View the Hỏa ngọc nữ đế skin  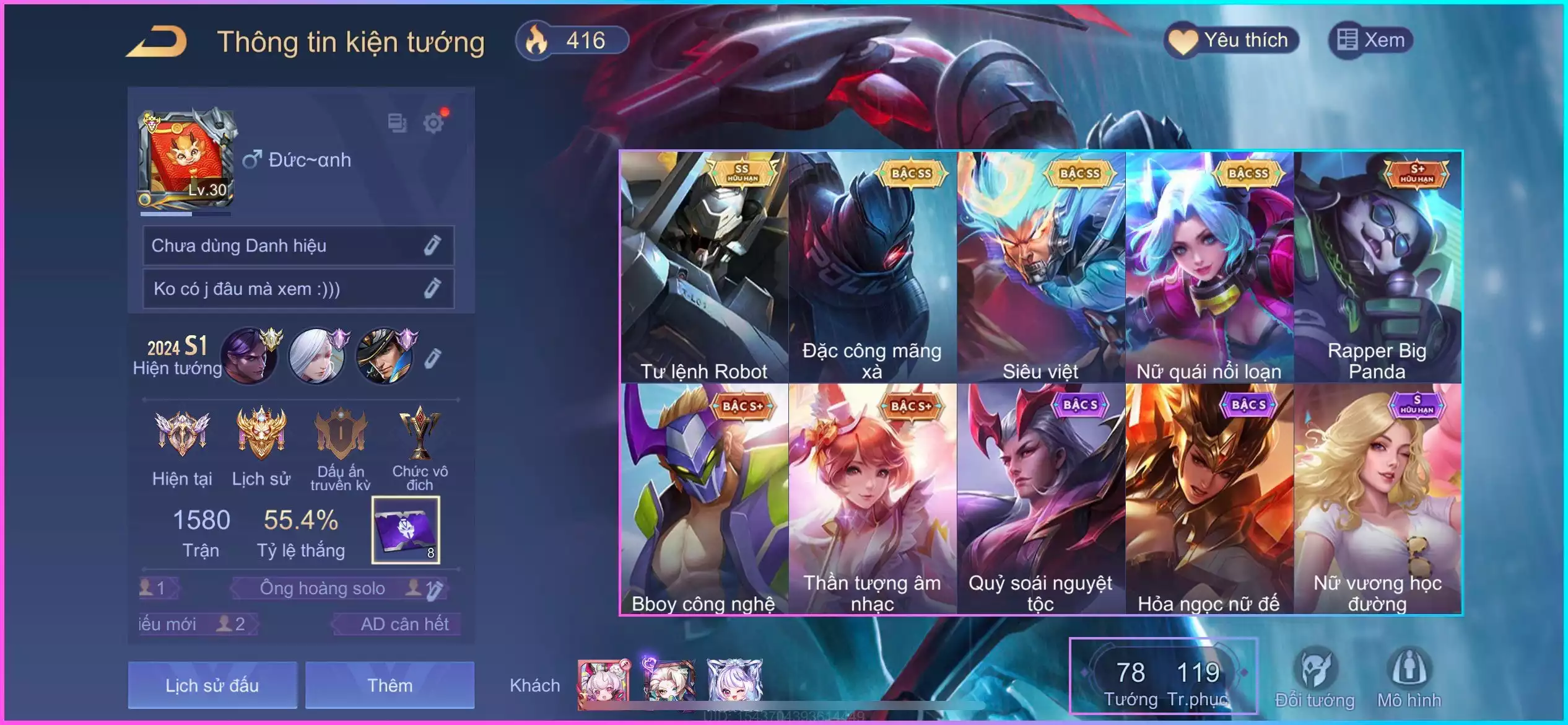1209,499
